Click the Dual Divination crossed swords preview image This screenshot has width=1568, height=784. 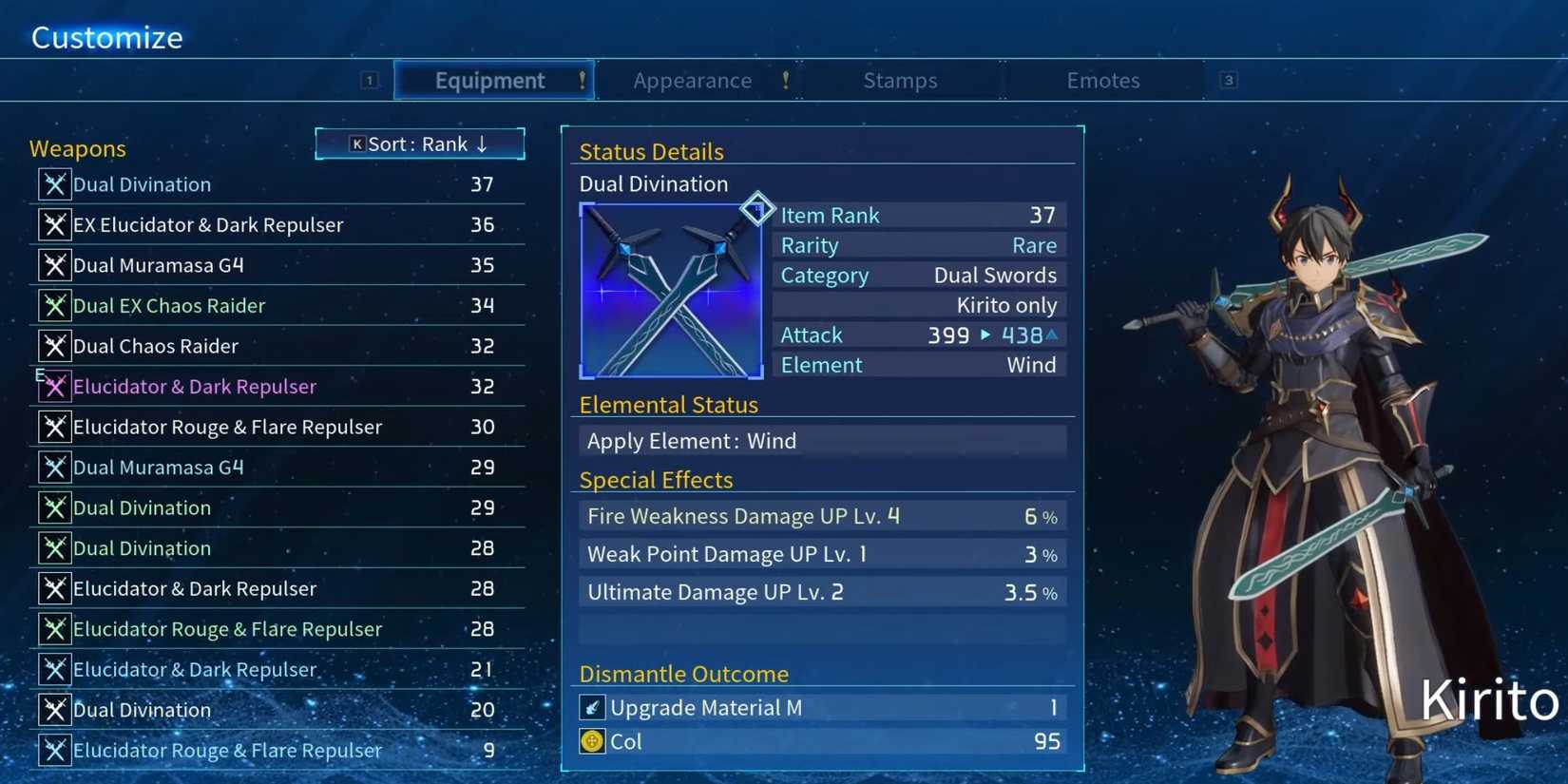[671, 290]
